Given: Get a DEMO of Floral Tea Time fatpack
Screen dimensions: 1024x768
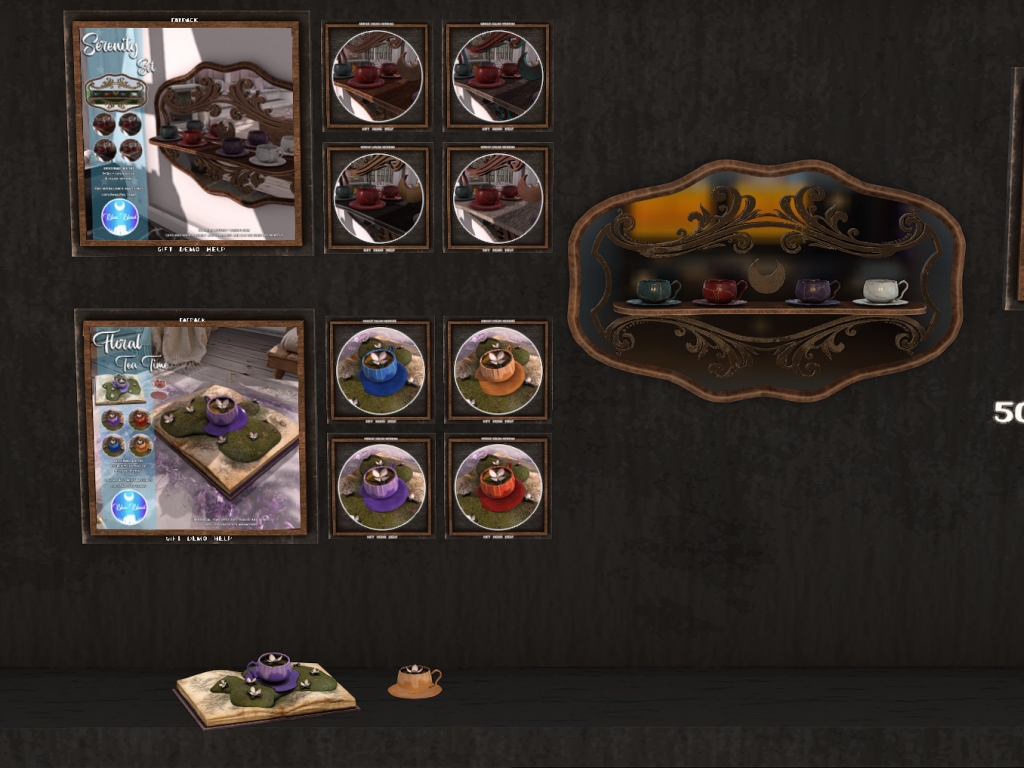Looking at the screenshot, I should coord(197,538).
